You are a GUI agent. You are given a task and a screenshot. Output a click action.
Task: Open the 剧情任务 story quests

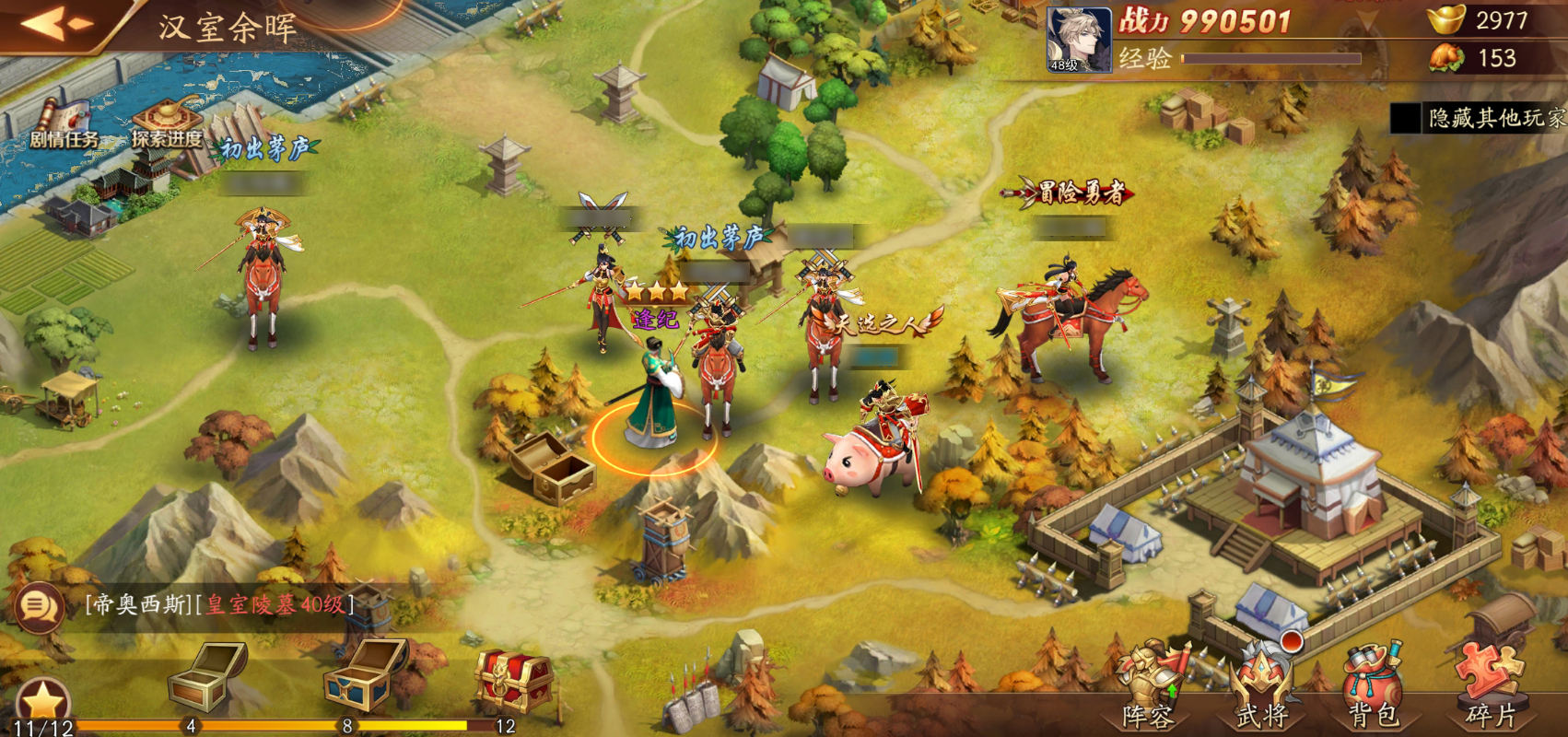(63, 124)
